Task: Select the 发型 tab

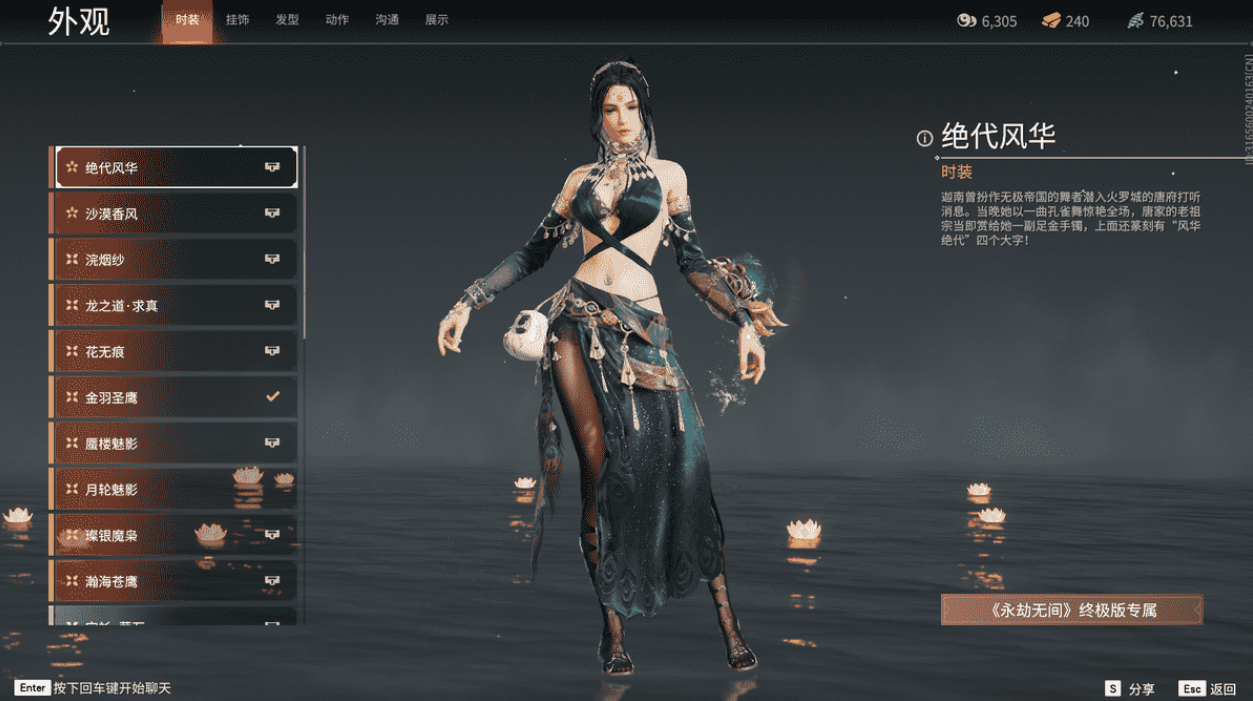Action: click(287, 20)
